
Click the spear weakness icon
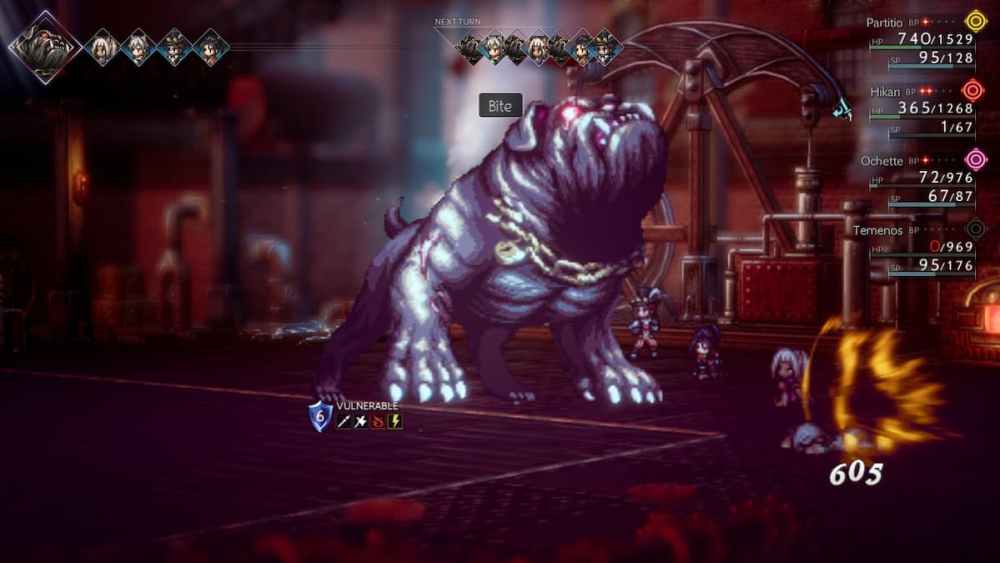click(344, 422)
